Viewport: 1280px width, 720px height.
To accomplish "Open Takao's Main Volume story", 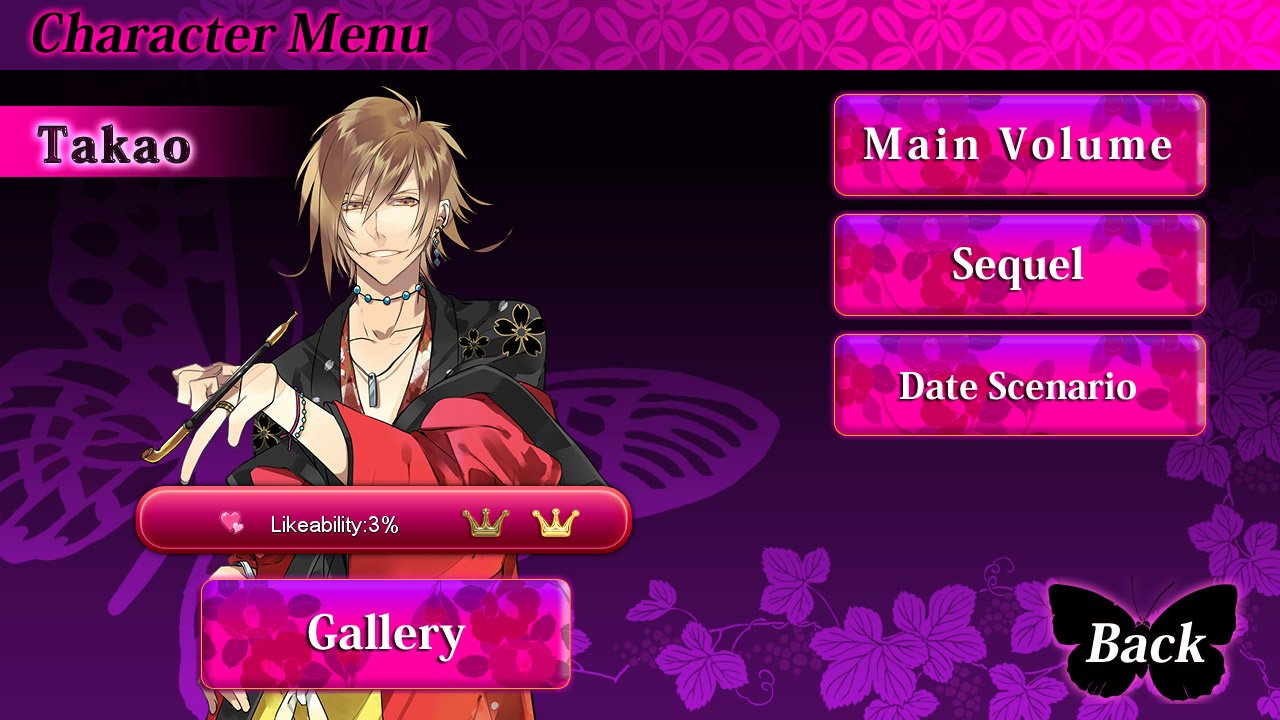I will coord(1018,145).
